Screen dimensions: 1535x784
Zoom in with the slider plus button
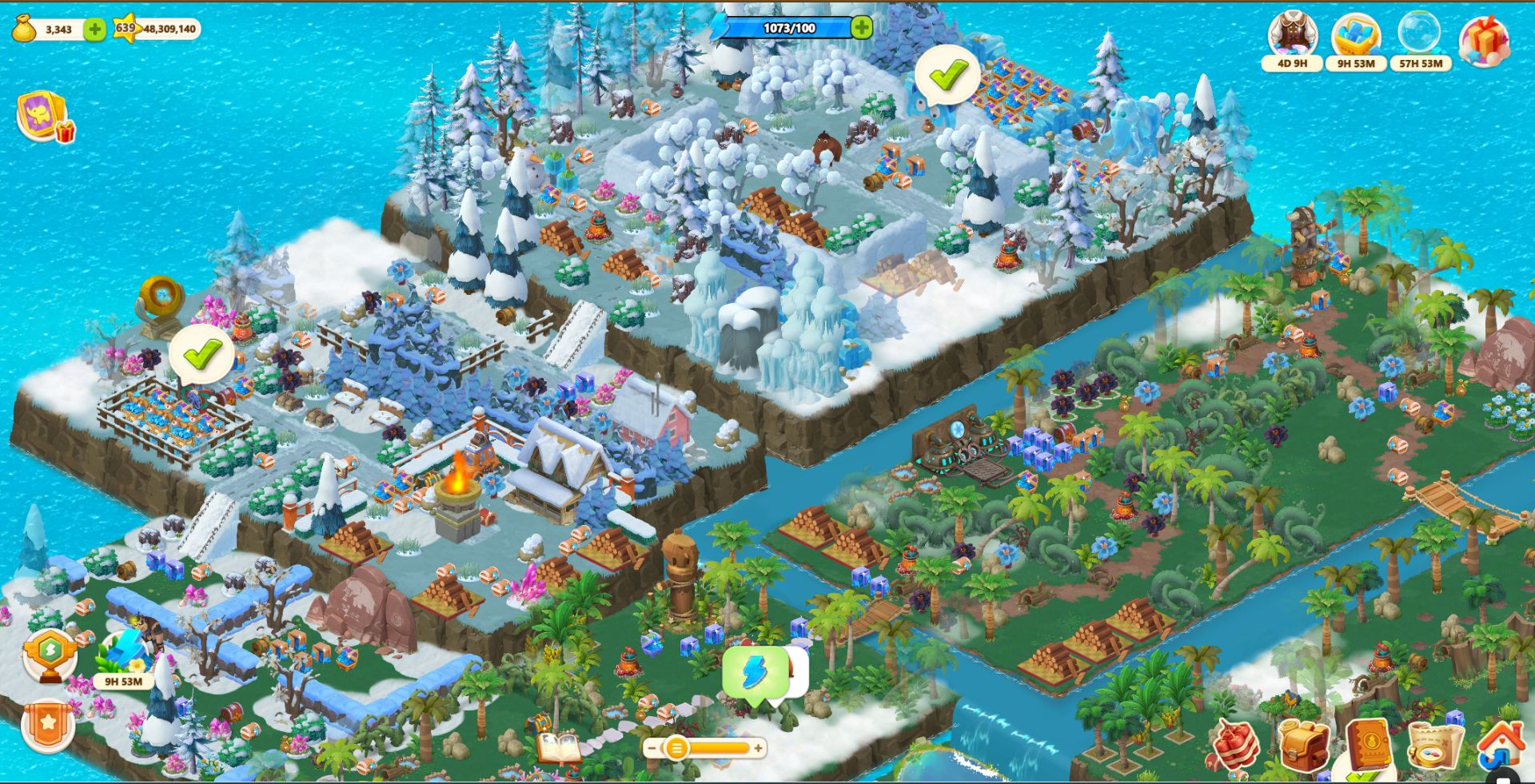click(x=758, y=748)
